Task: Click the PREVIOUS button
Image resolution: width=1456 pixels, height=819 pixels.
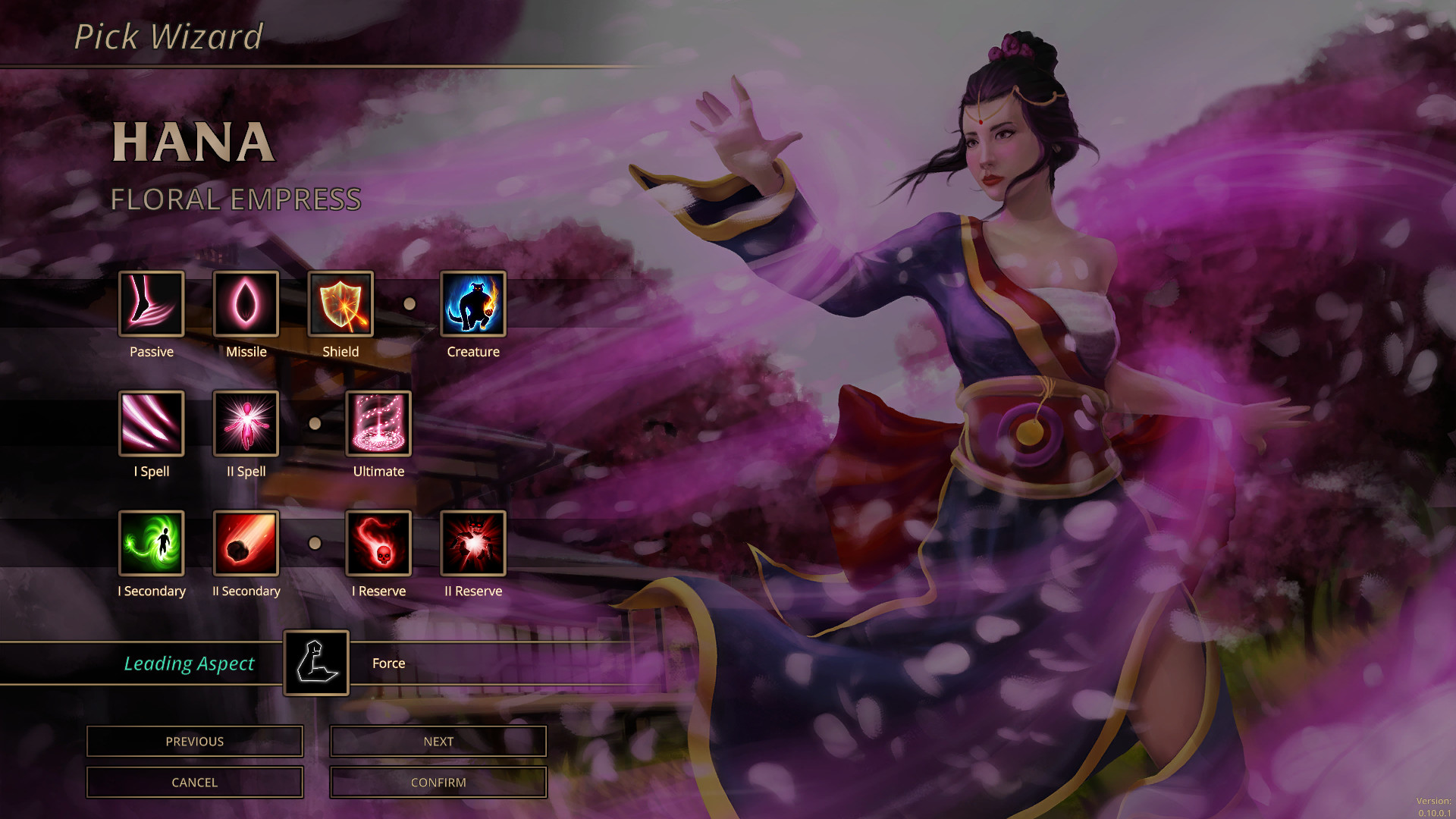Action: (194, 741)
